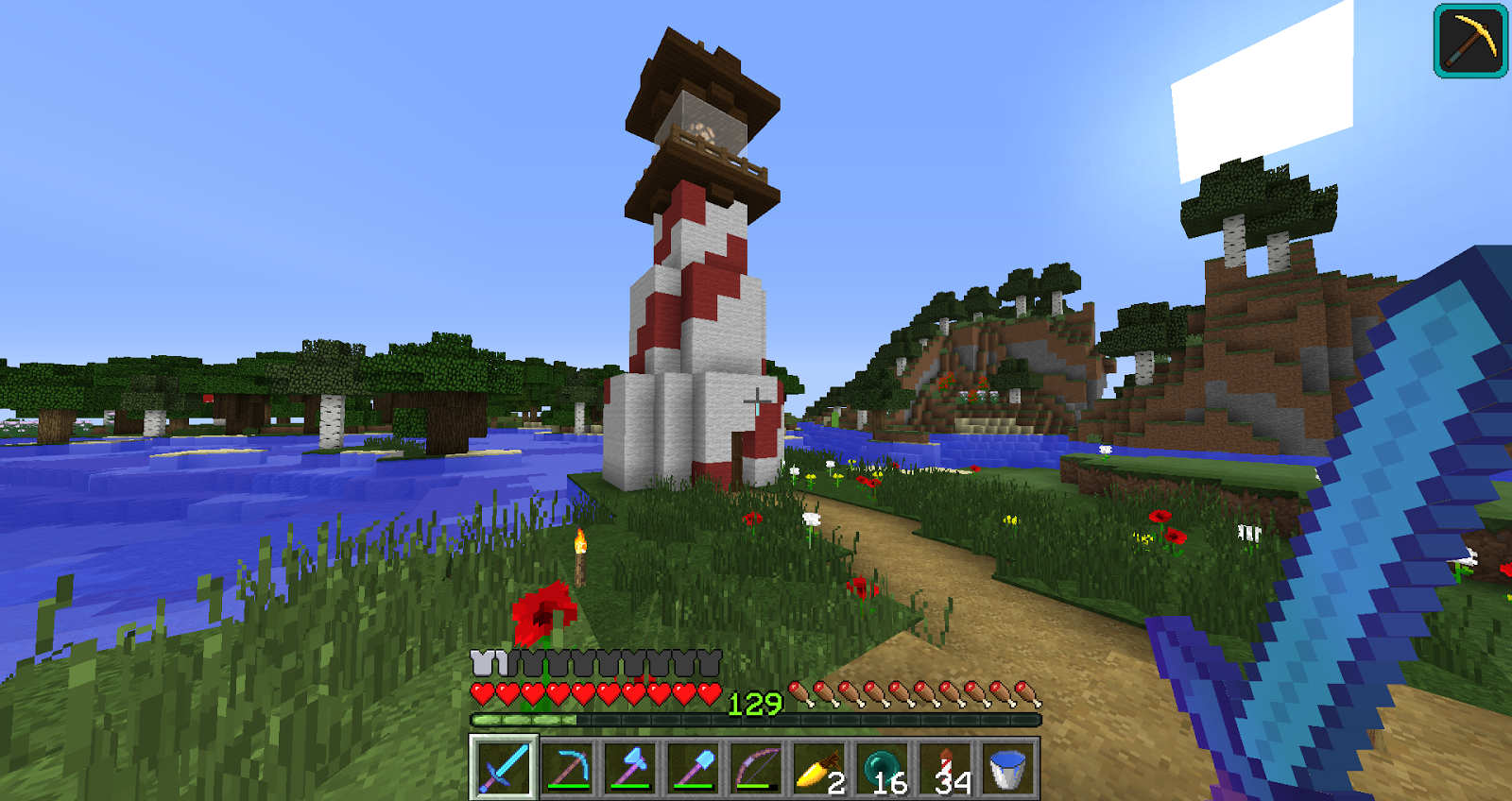Click the crosshair at screen center
The height and width of the screenshot is (801, 1512).
click(756, 400)
